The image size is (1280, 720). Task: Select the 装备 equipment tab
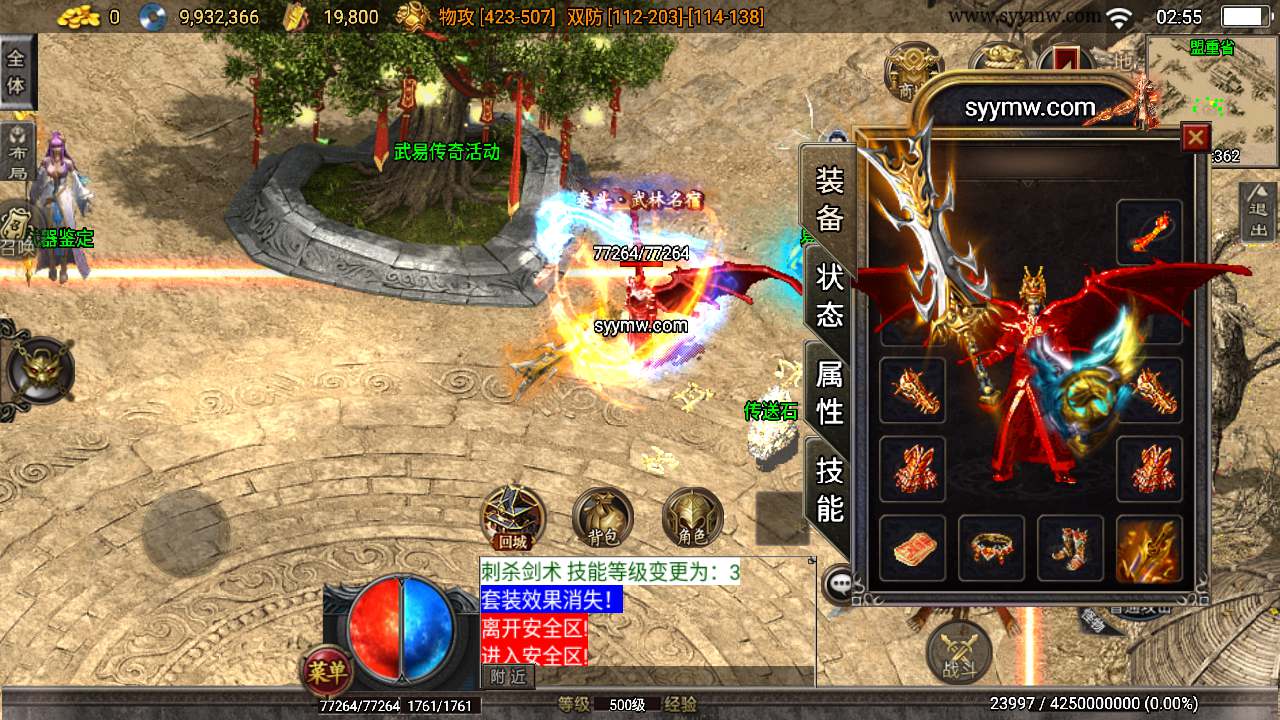[830, 199]
